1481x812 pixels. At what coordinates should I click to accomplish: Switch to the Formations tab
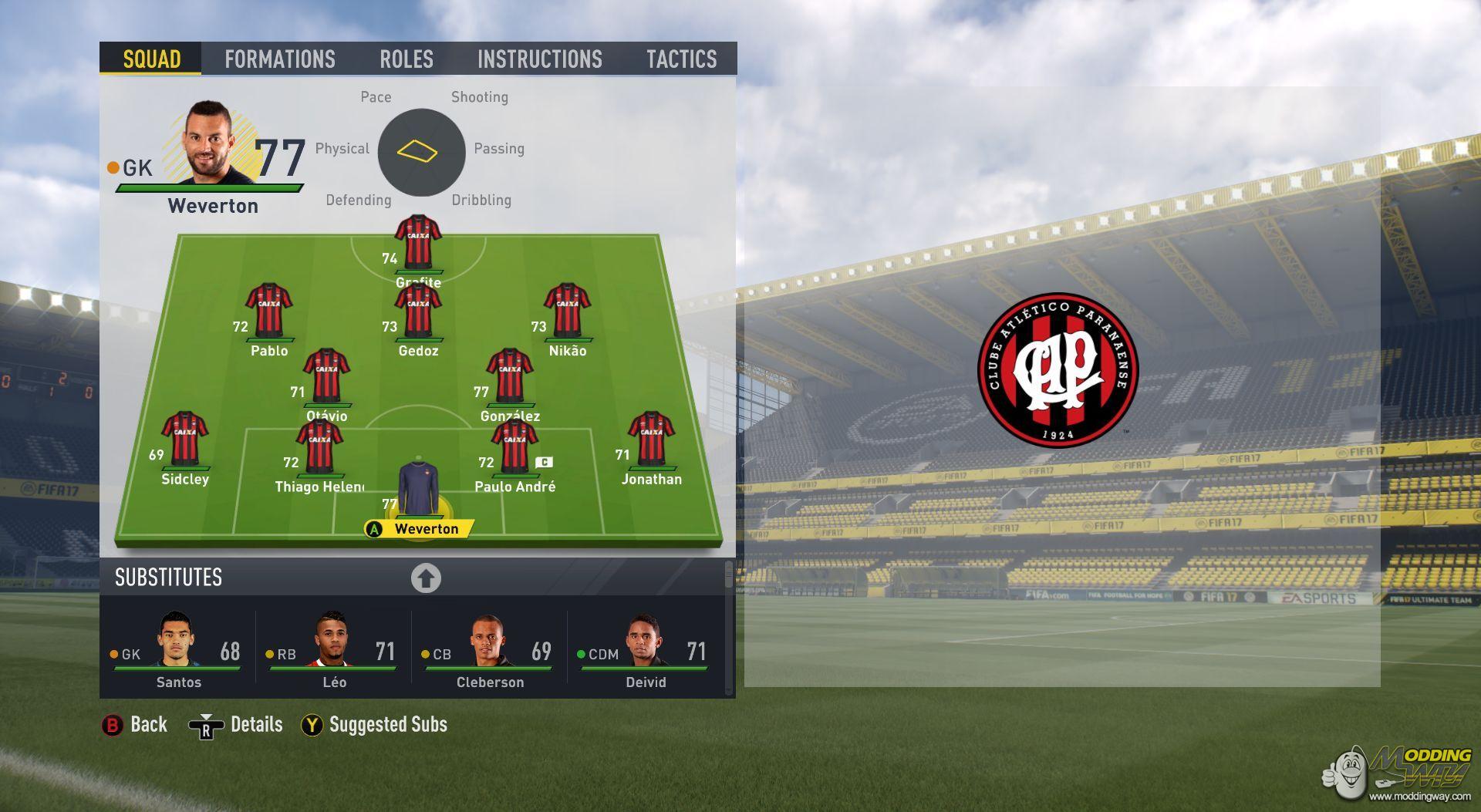(x=279, y=59)
